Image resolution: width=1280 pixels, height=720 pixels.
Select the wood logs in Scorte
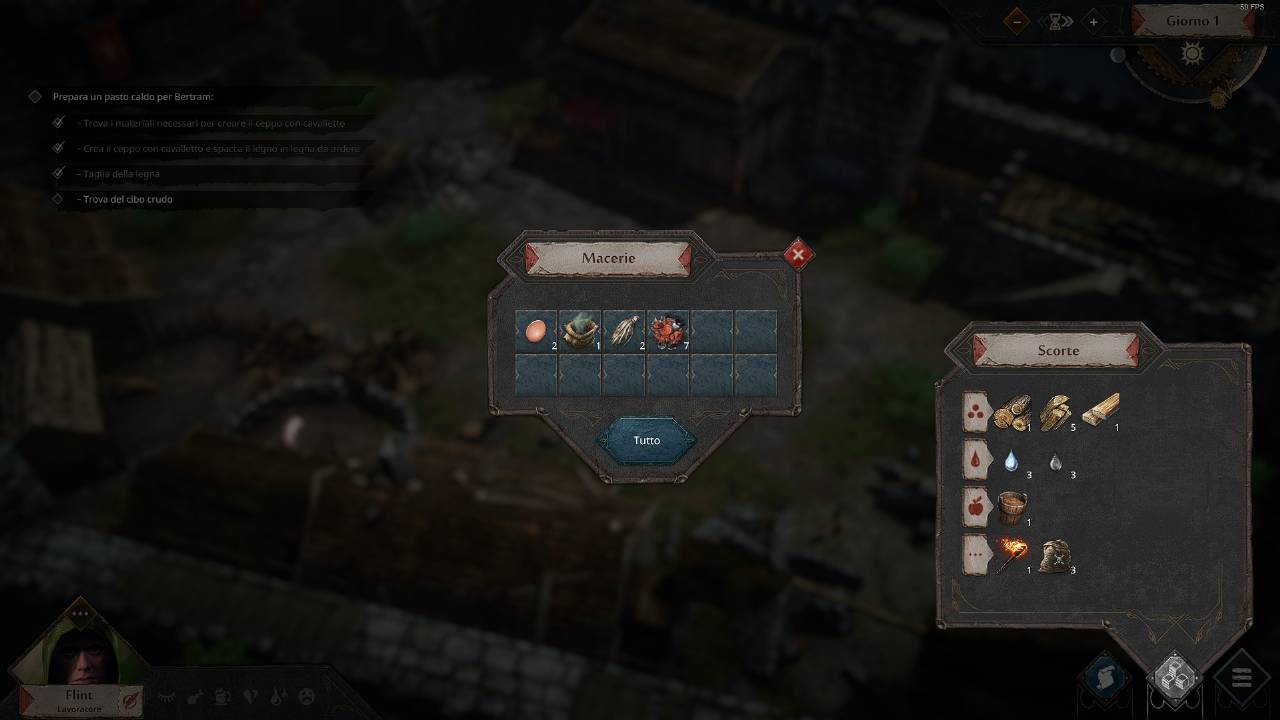click(x=1012, y=411)
